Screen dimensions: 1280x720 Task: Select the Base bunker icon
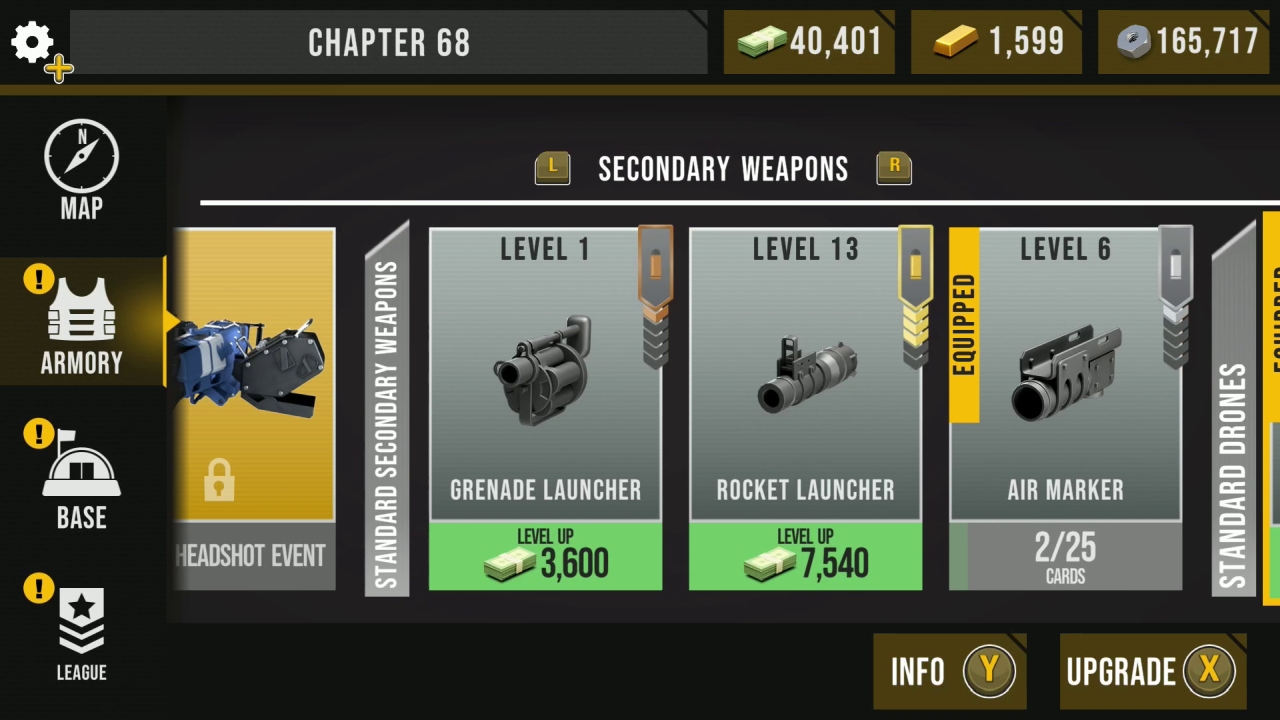(x=80, y=470)
